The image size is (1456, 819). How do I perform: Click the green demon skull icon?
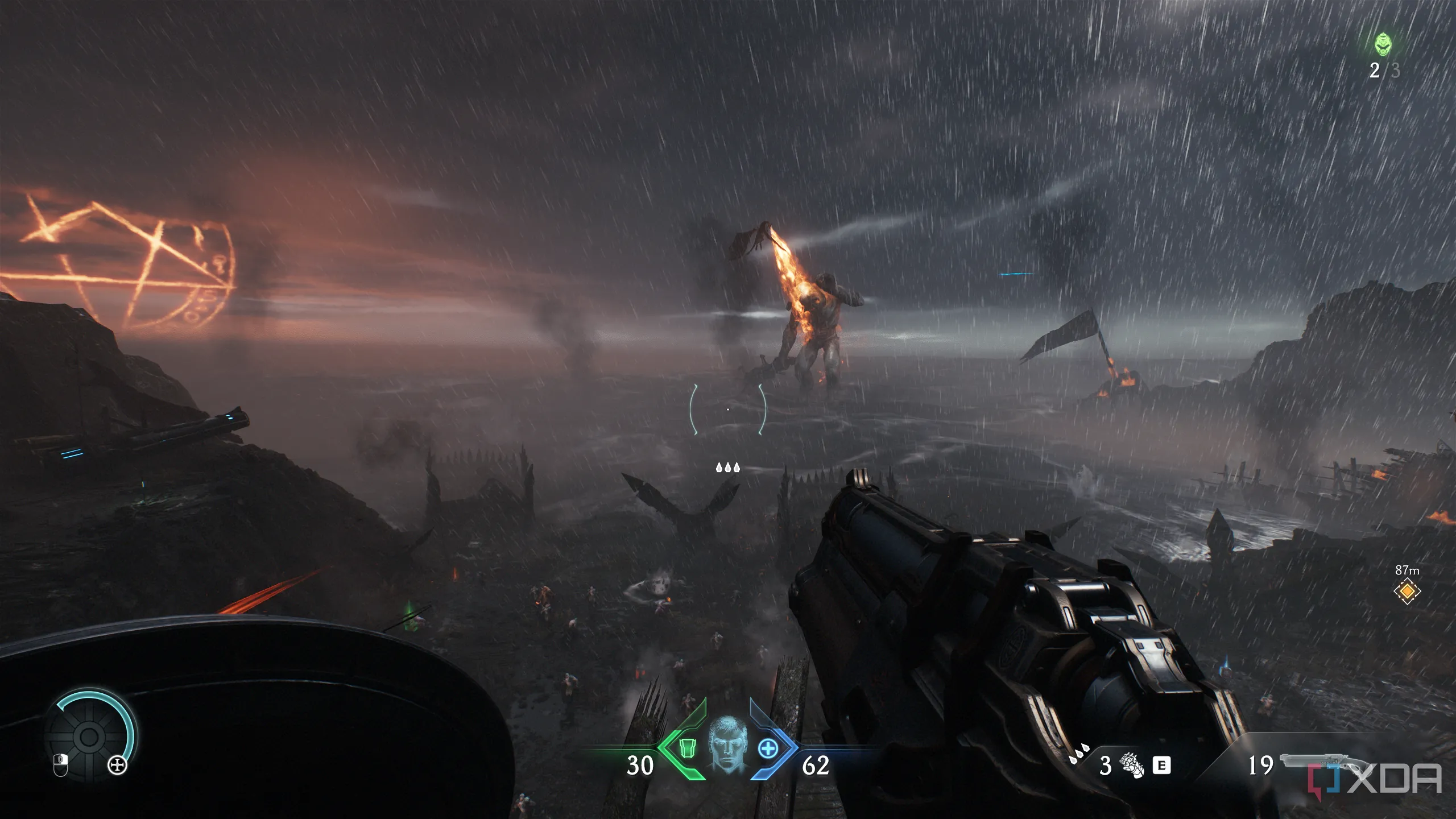[1383, 45]
